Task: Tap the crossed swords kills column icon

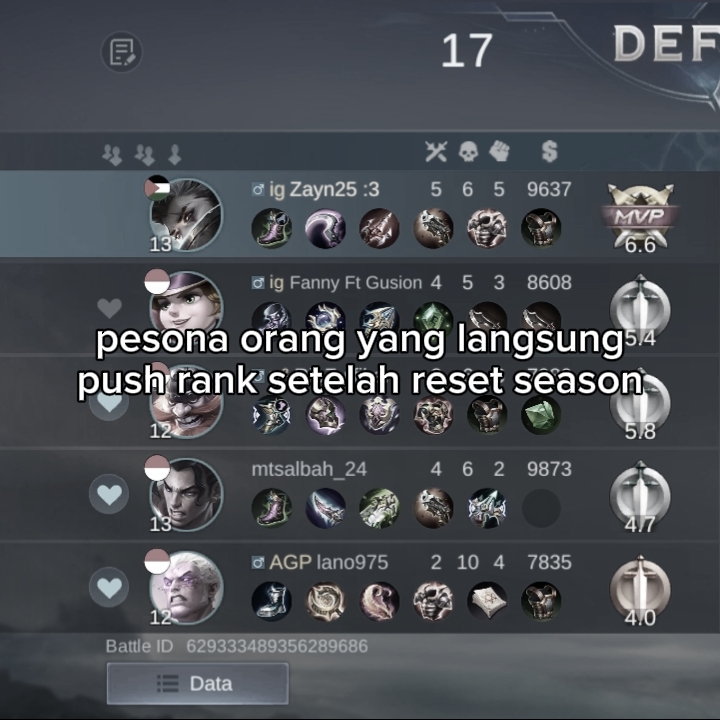Action: [x=436, y=152]
